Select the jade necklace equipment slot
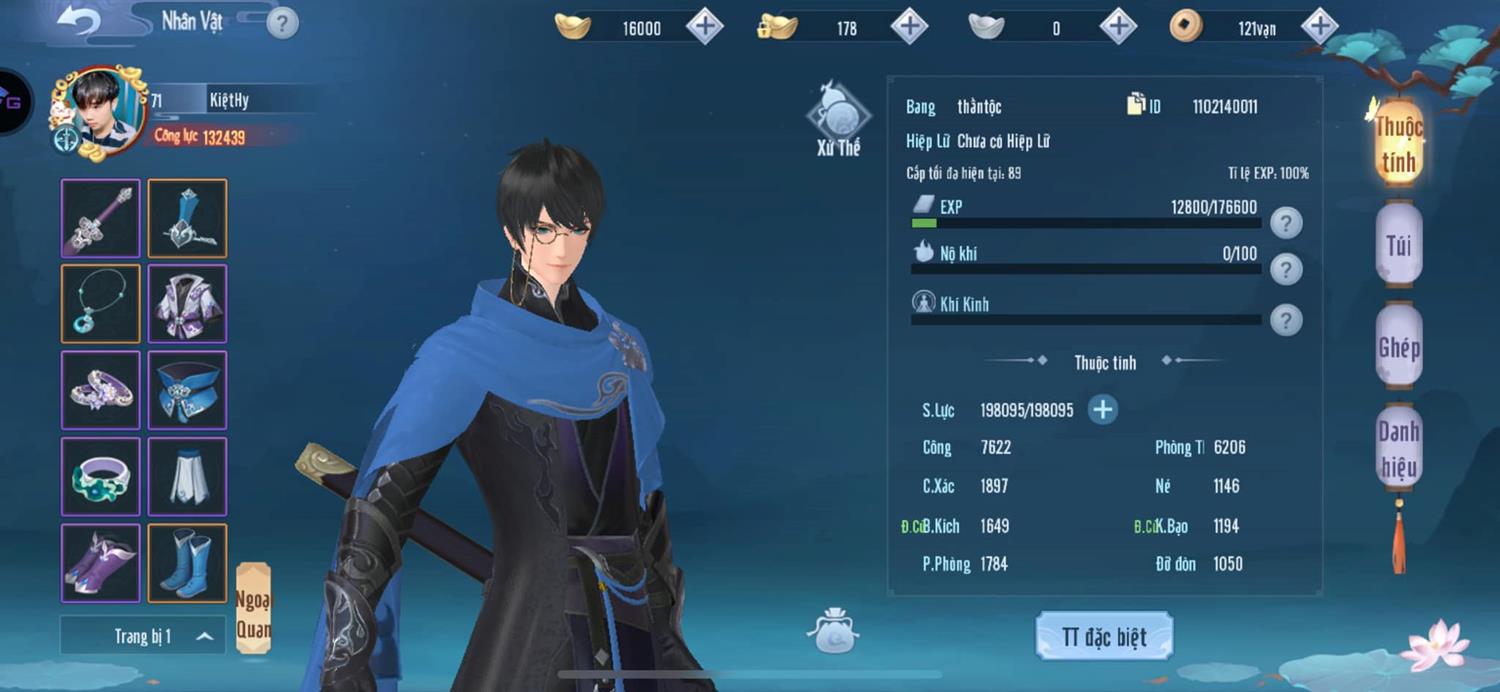This screenshot has height=692, width=1500. click(101, 304)
